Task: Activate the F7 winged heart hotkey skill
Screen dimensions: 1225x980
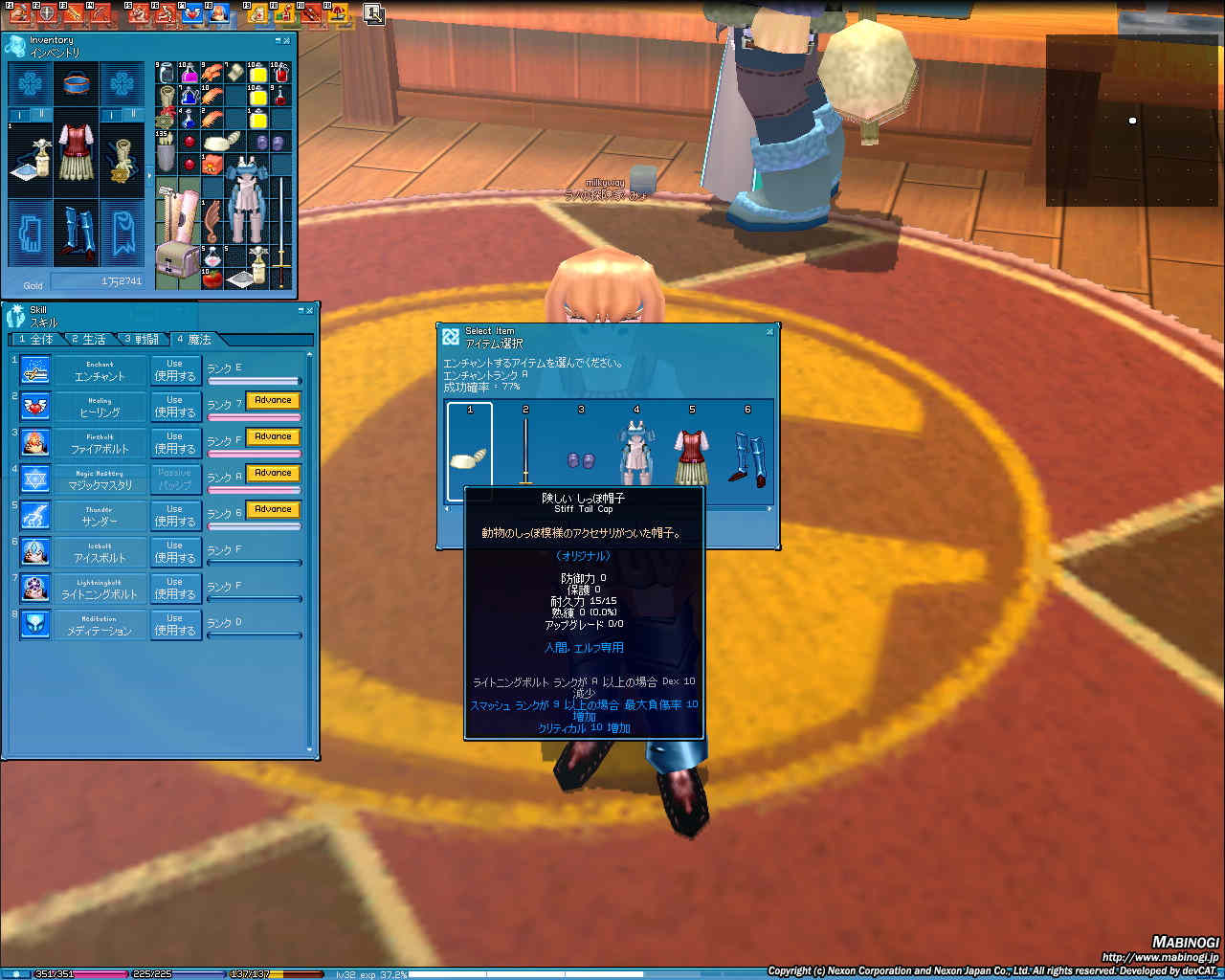Action: 191,13
